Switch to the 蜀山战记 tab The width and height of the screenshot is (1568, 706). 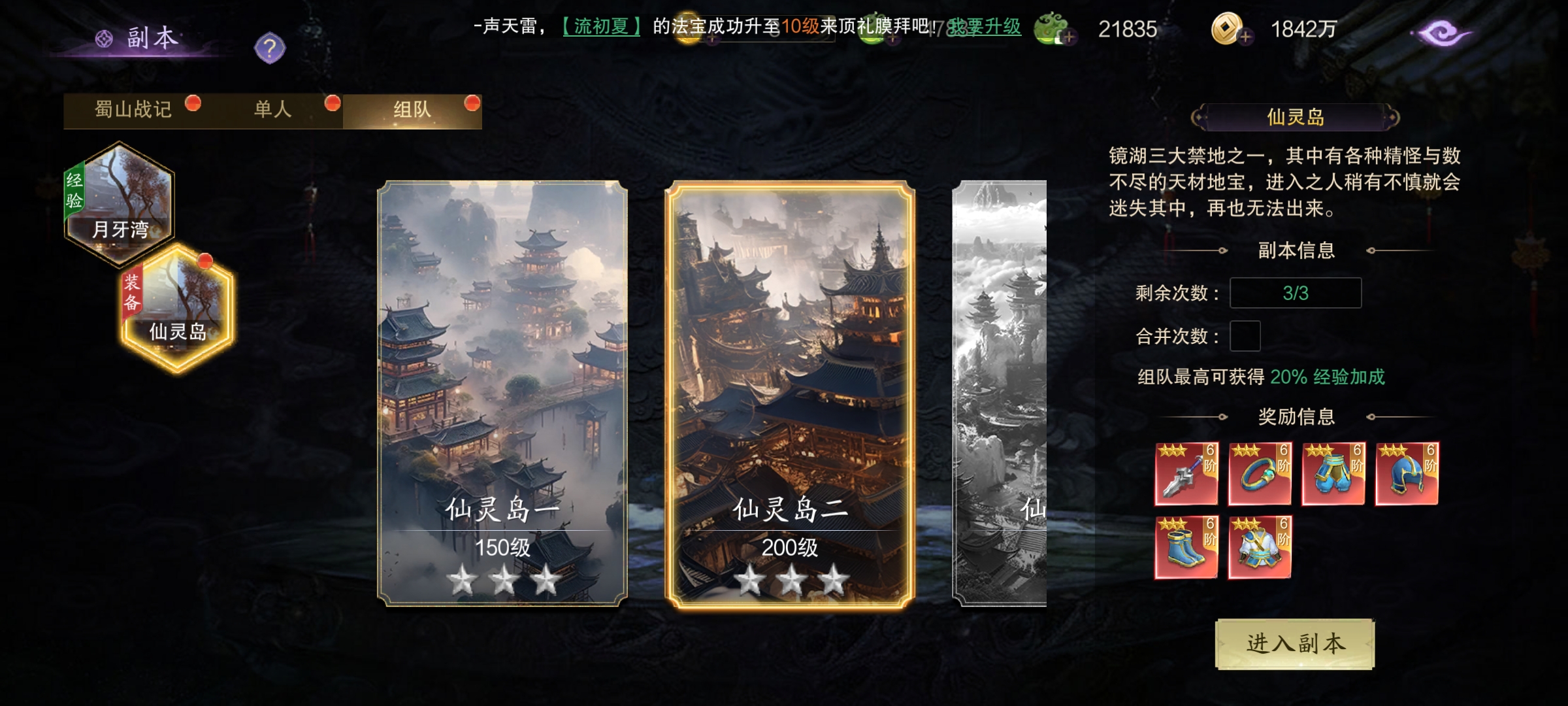click(x=134, y=110)
